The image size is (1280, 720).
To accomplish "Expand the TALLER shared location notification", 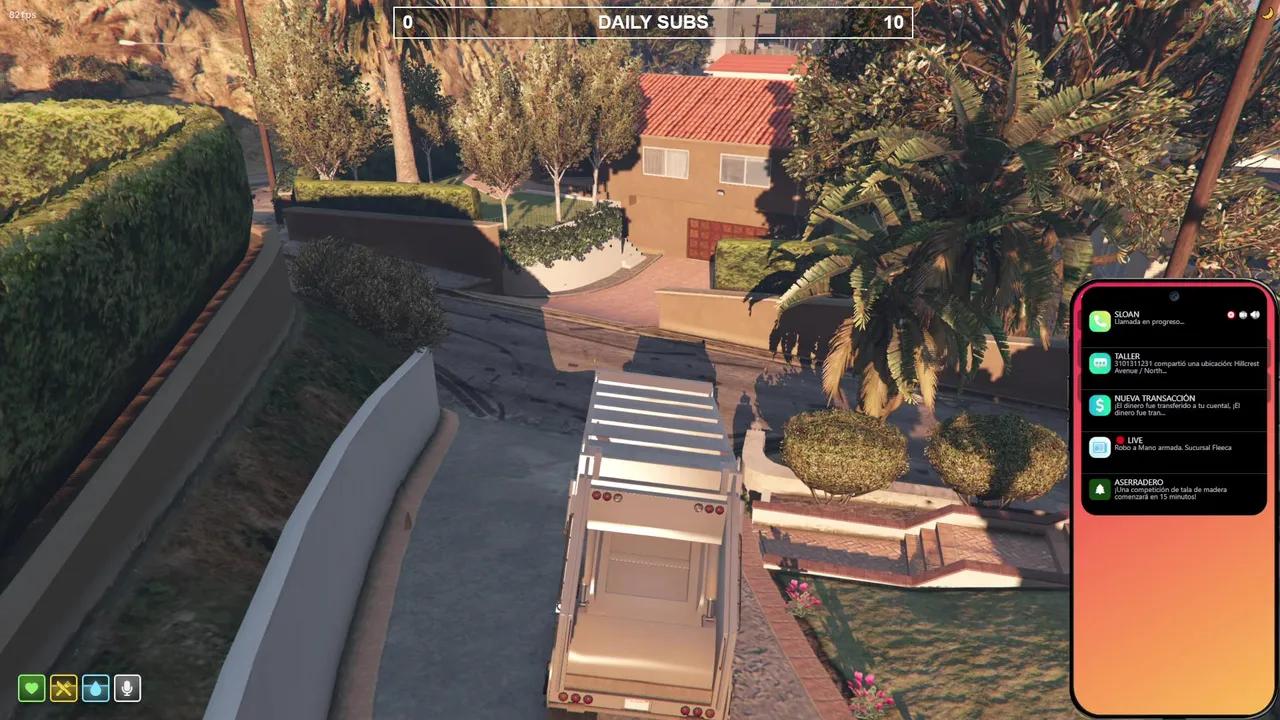I will (x=1175, y=363).
